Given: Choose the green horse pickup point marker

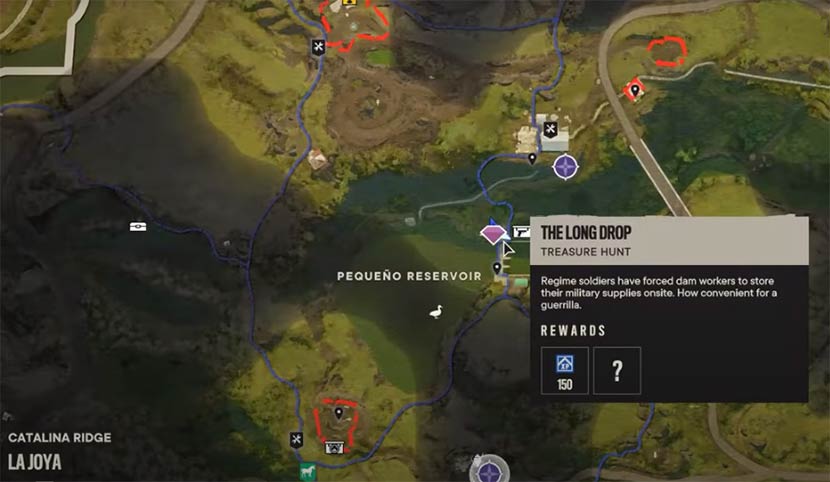Looking at the screenshot, I should (x=302, y=473).
